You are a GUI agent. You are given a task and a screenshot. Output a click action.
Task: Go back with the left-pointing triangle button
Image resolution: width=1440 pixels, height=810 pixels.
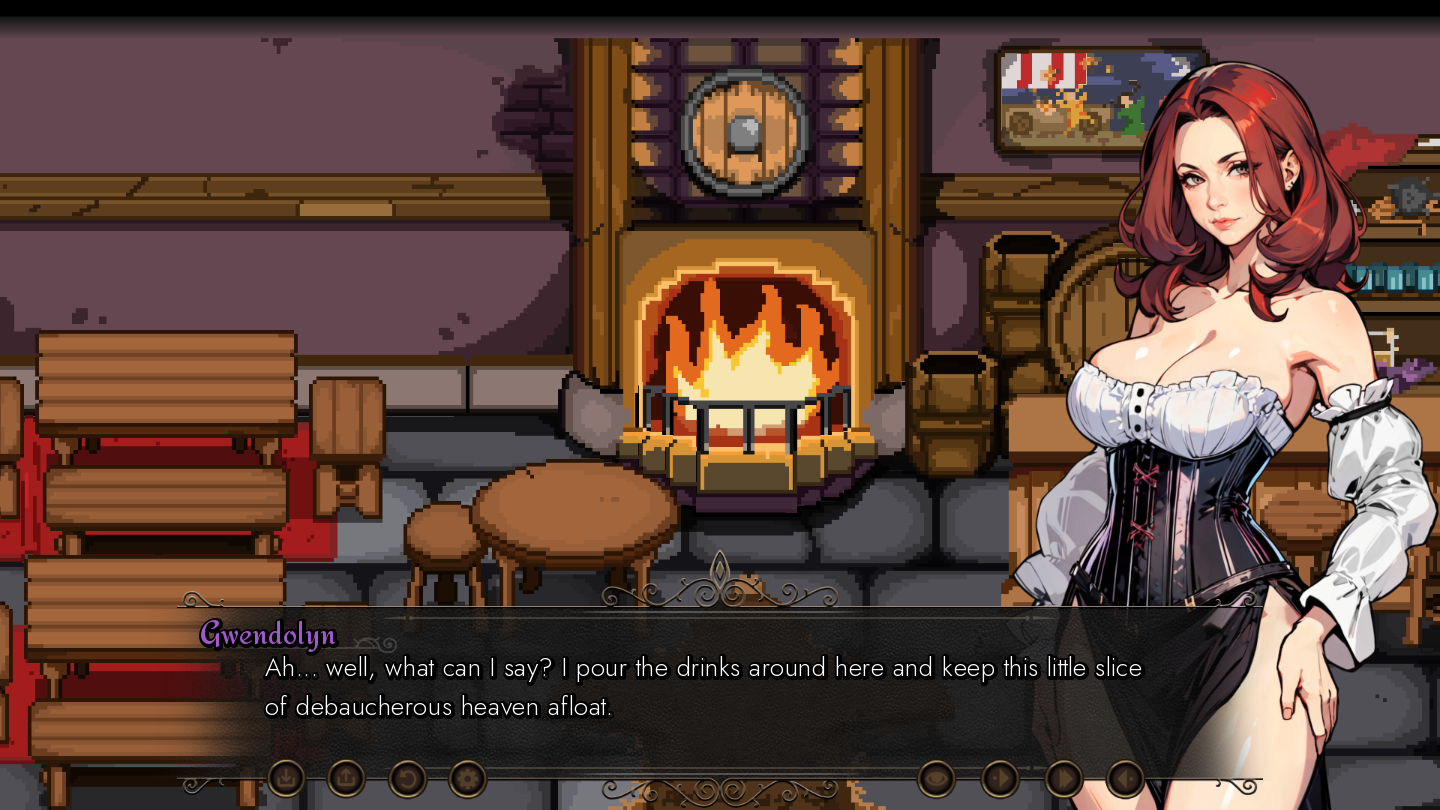tap(1126, 777)
